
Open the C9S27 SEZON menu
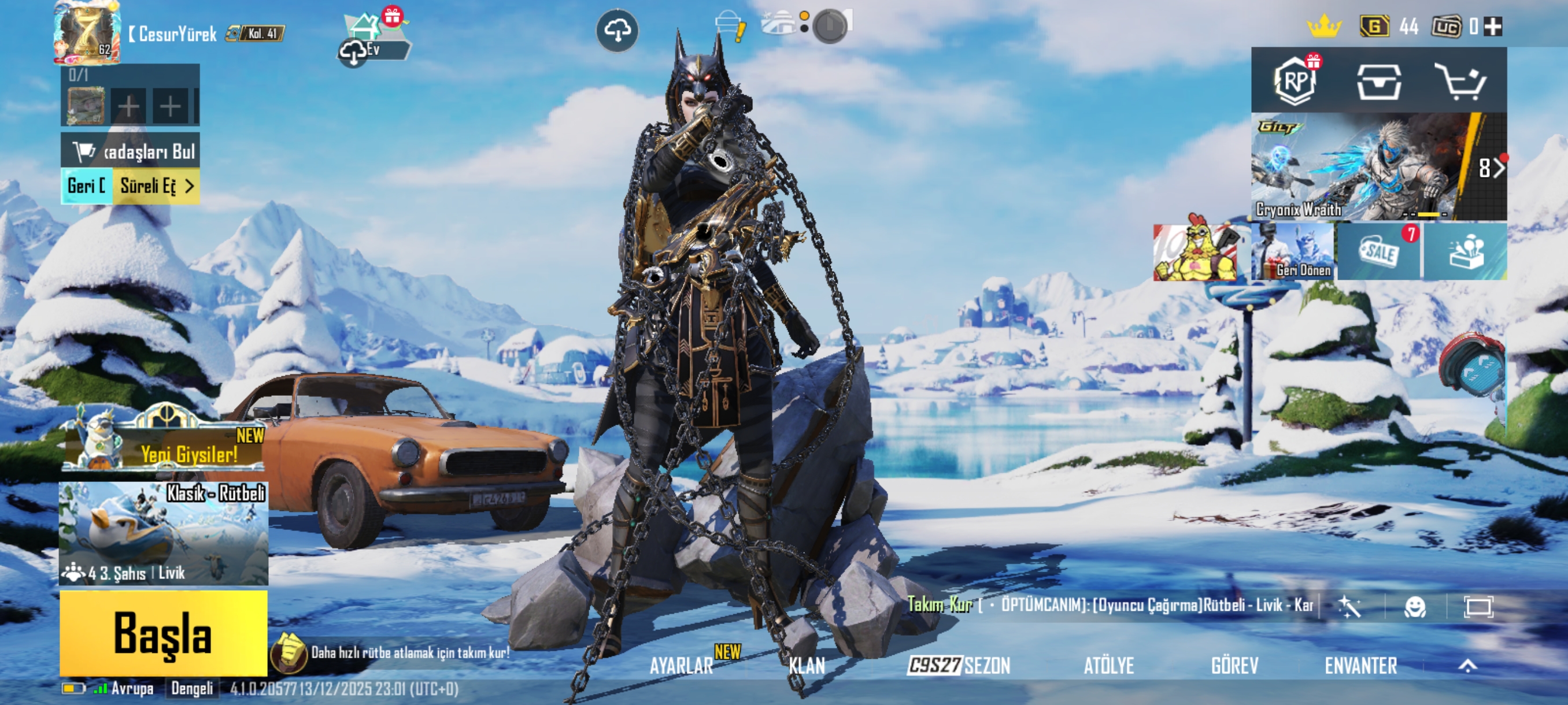(x=959, y=666)
